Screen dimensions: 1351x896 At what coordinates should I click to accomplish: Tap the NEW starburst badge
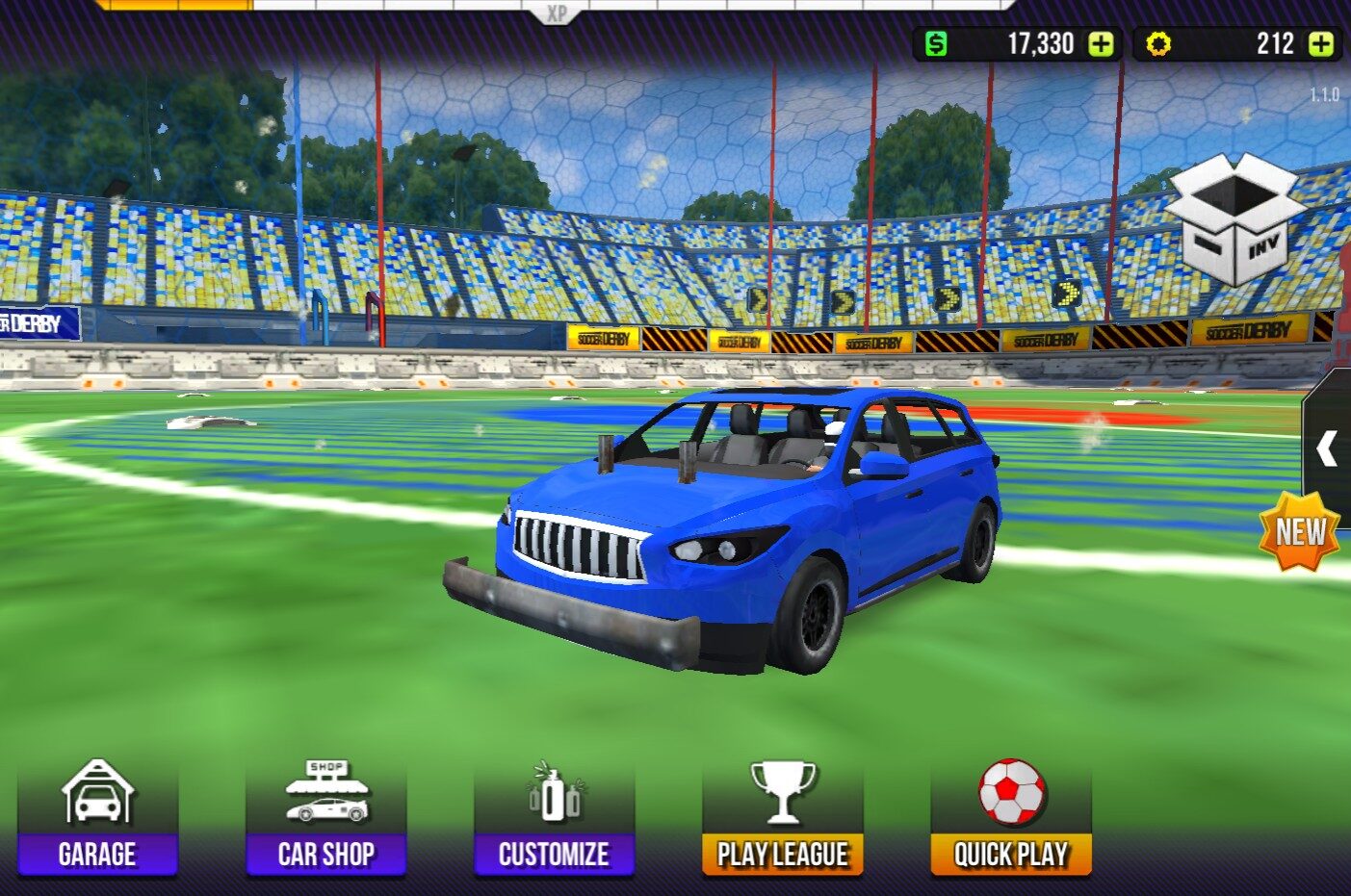click(1302, 529)
